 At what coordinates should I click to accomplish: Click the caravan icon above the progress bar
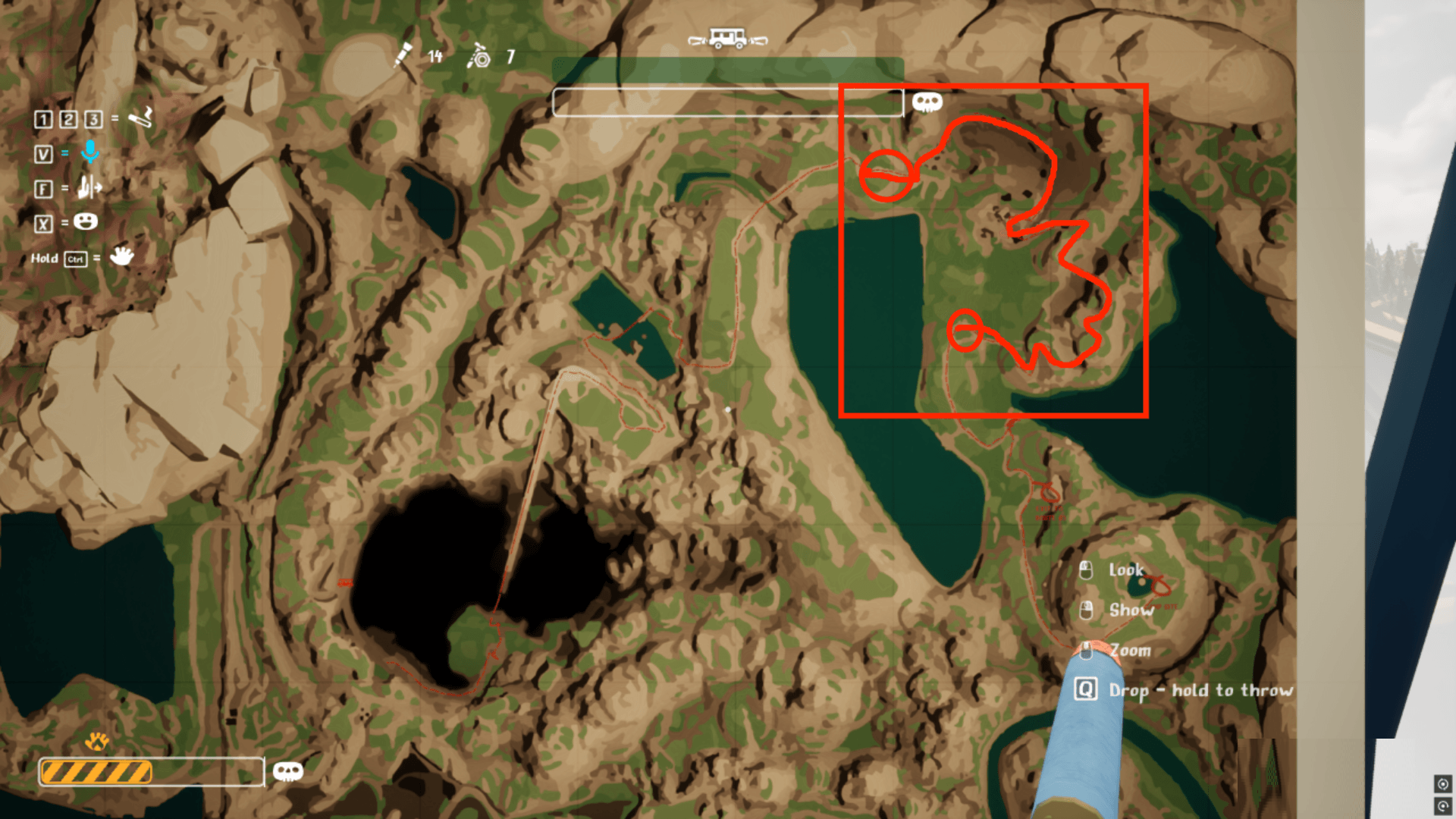[x=727, y=39]
